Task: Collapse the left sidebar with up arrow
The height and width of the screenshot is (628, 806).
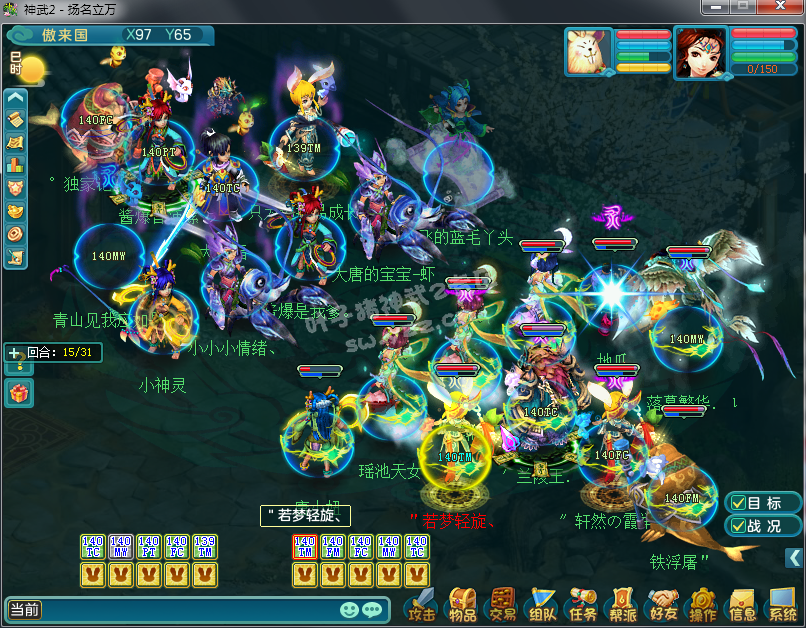Action: click(15, 98)
